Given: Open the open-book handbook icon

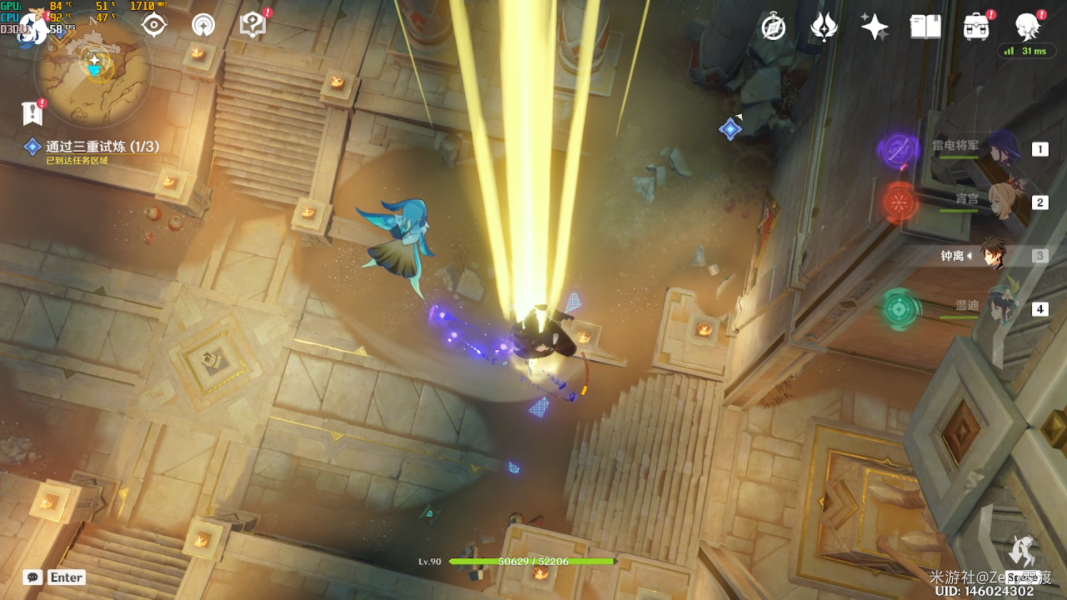Looking at the screenshot, I should (925, 27).
